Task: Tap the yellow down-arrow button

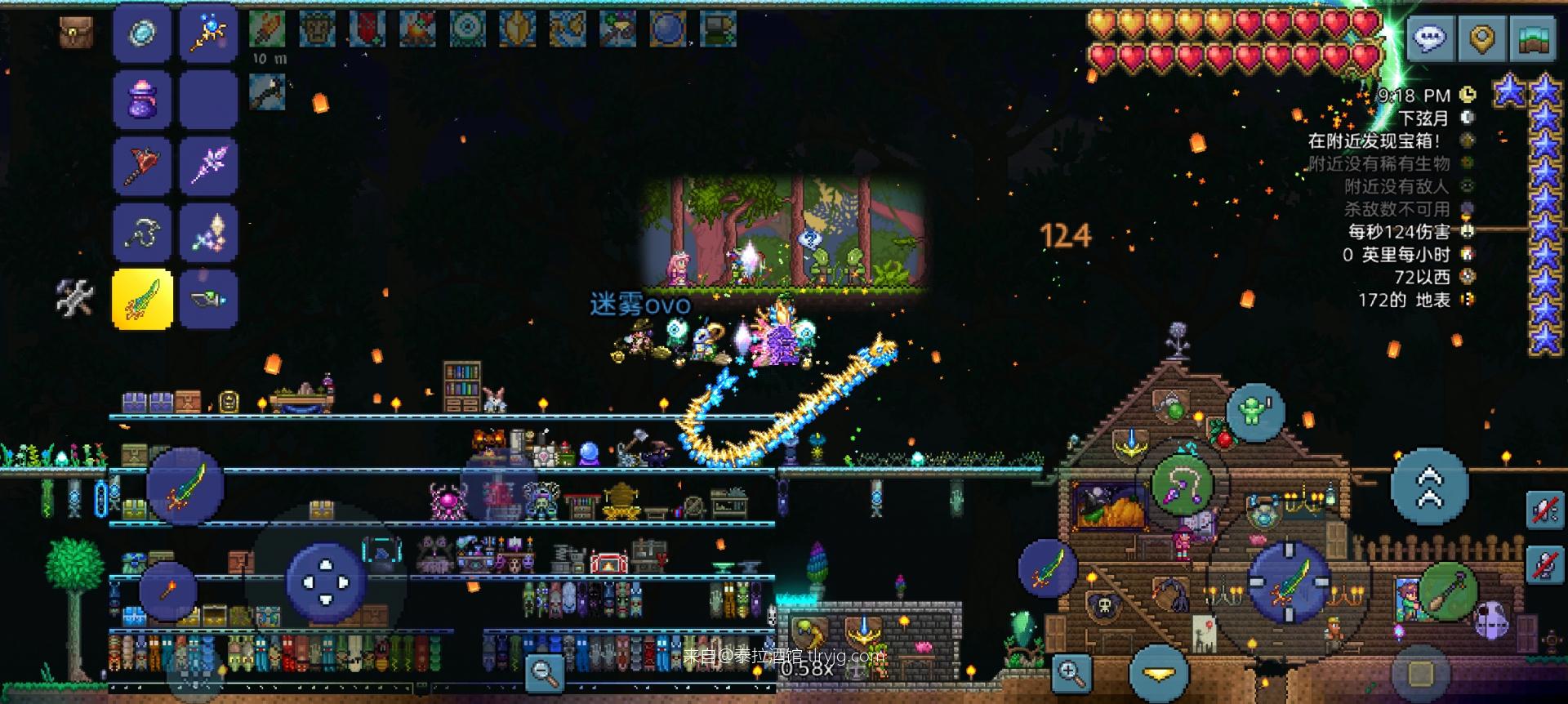Action: click(x=1159, y=674)
